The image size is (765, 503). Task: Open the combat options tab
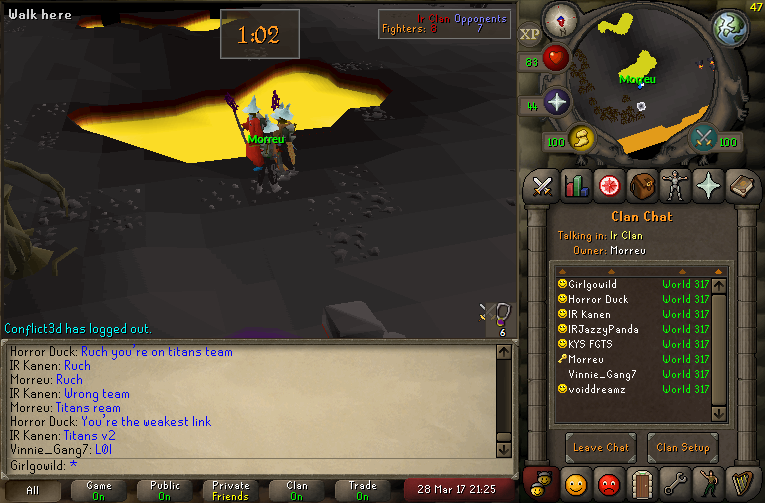pos(543,185)
